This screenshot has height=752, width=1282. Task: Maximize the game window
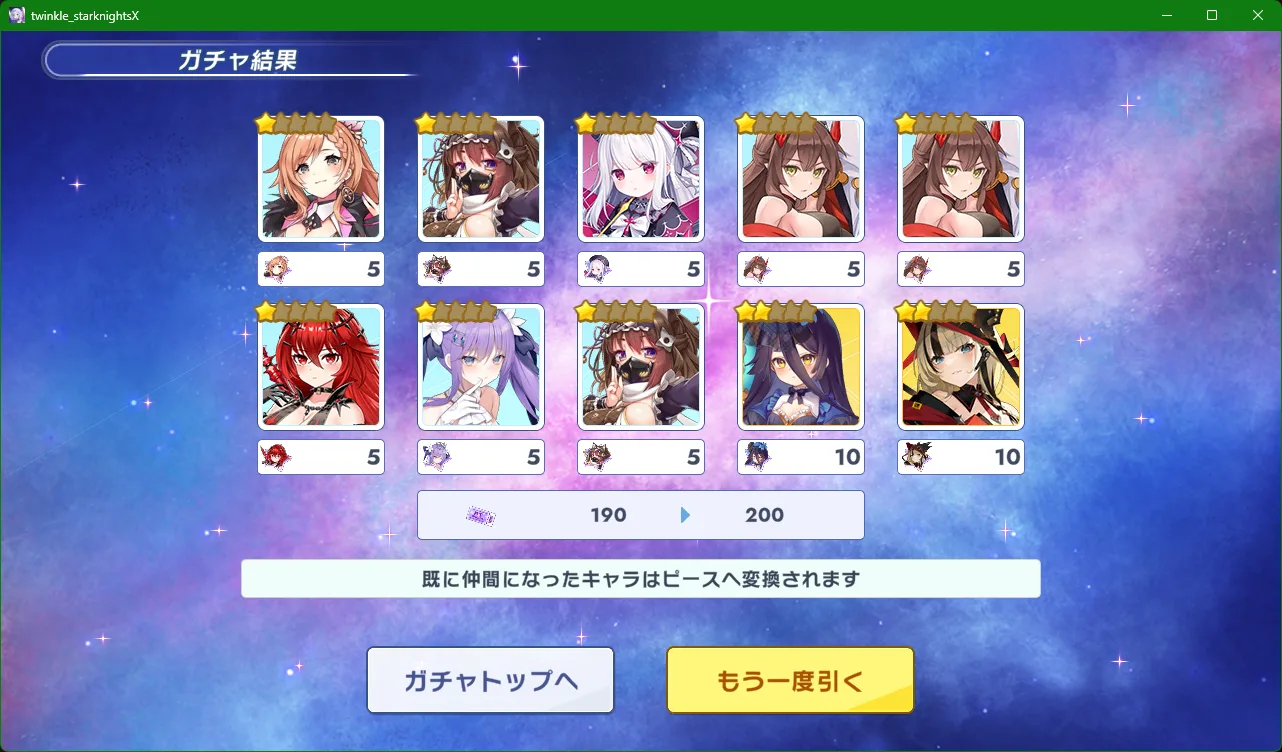tap(1212, 15)
